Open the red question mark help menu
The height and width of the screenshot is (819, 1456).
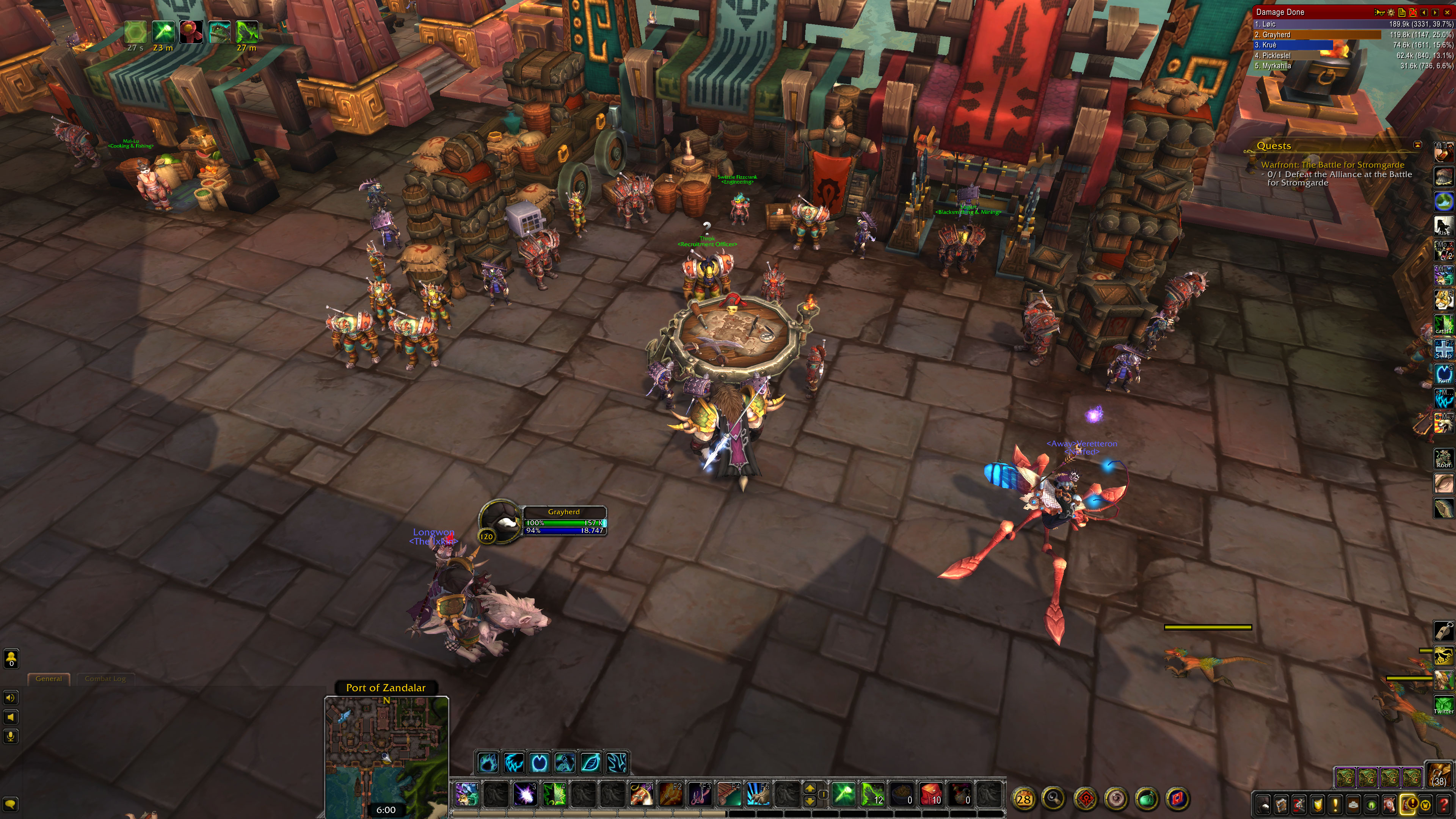coord(1443,804)
